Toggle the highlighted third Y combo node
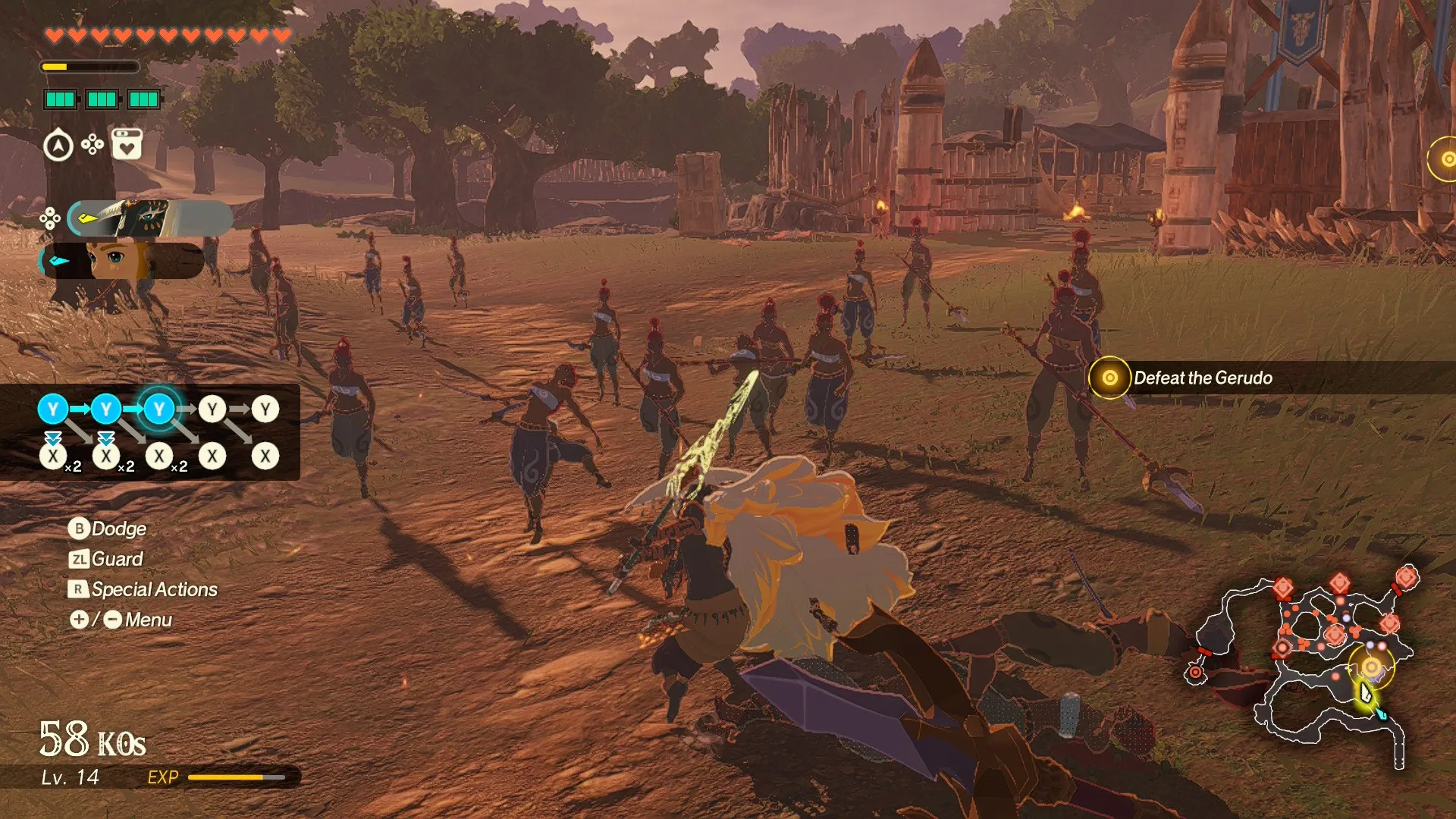This screenshot has width=1456, height=819. (x=158, y=409)
